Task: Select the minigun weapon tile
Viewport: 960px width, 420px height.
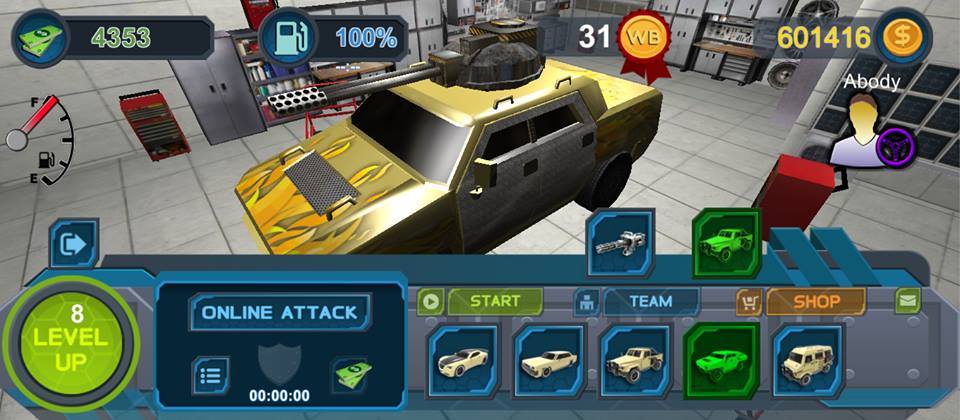Action: tap(620, 243)
